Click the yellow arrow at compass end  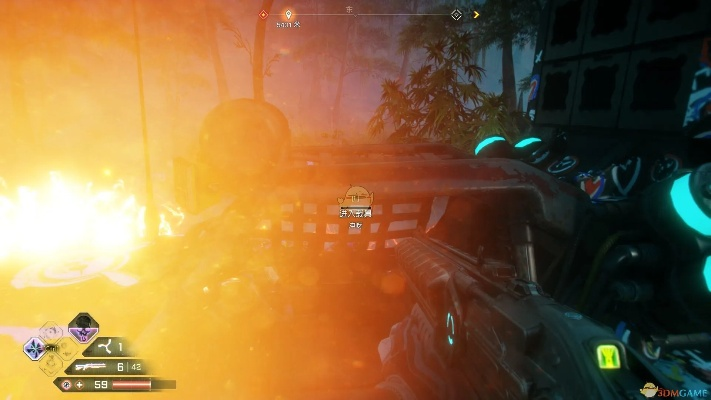476,15
